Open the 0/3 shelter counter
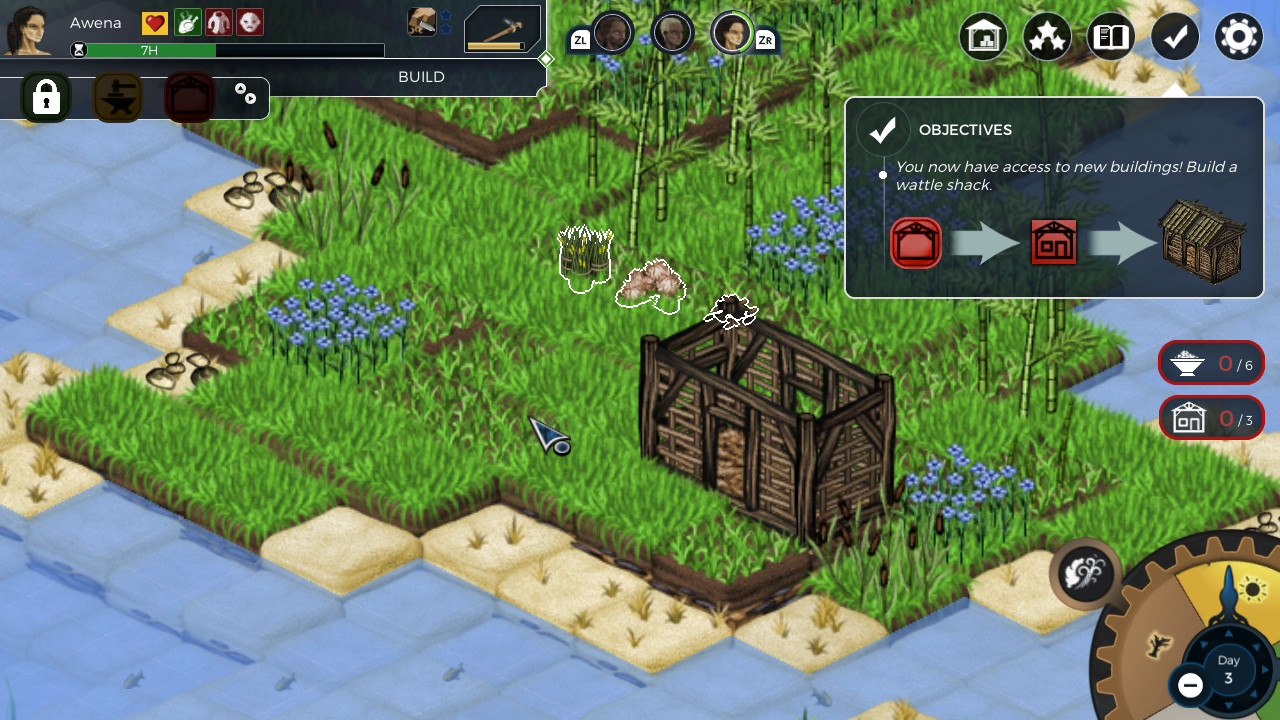This screenshot has width=1280, height=720. 1211,419
